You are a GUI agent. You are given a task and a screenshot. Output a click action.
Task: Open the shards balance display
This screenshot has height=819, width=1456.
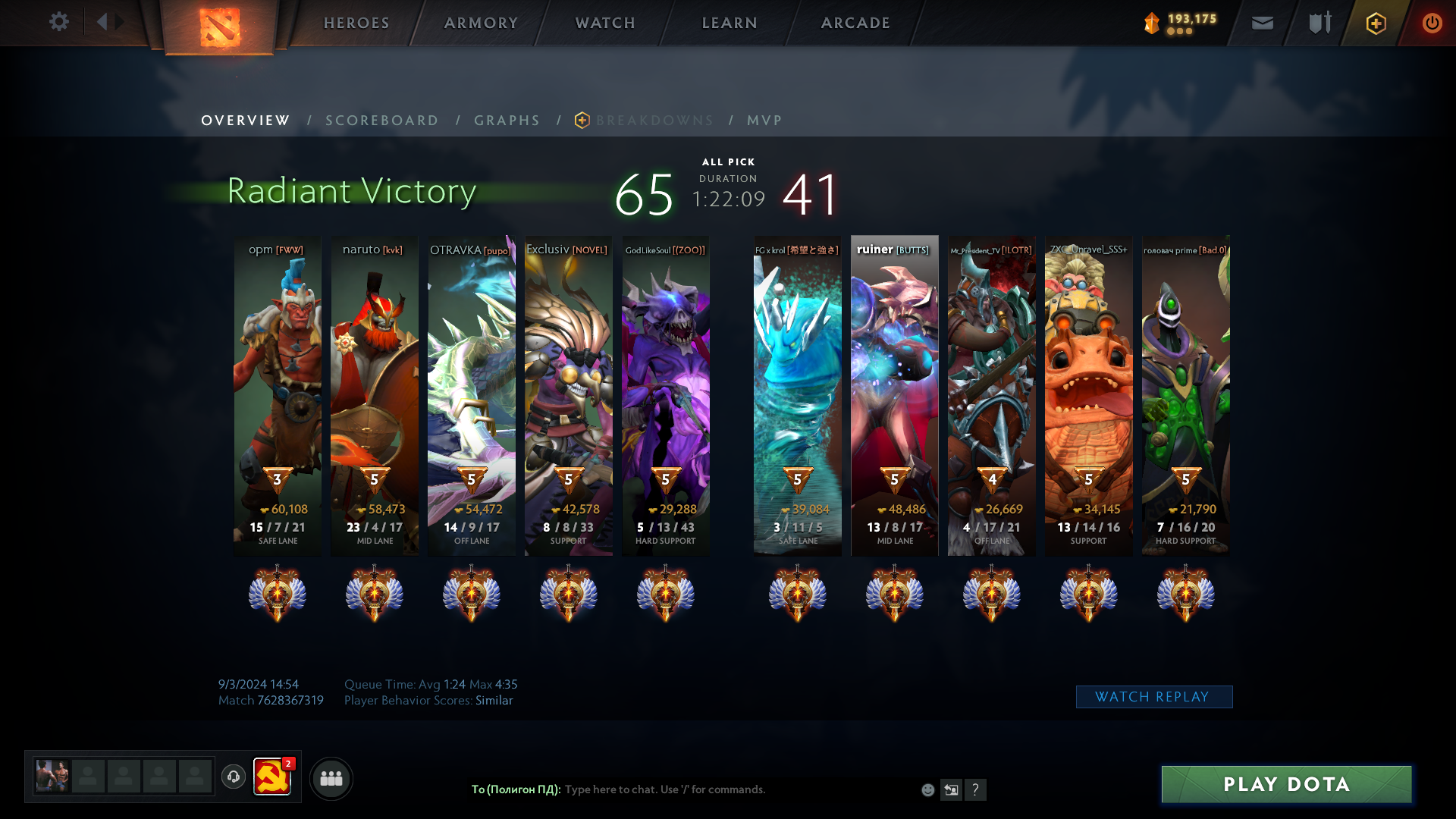tap(1181, 23)
